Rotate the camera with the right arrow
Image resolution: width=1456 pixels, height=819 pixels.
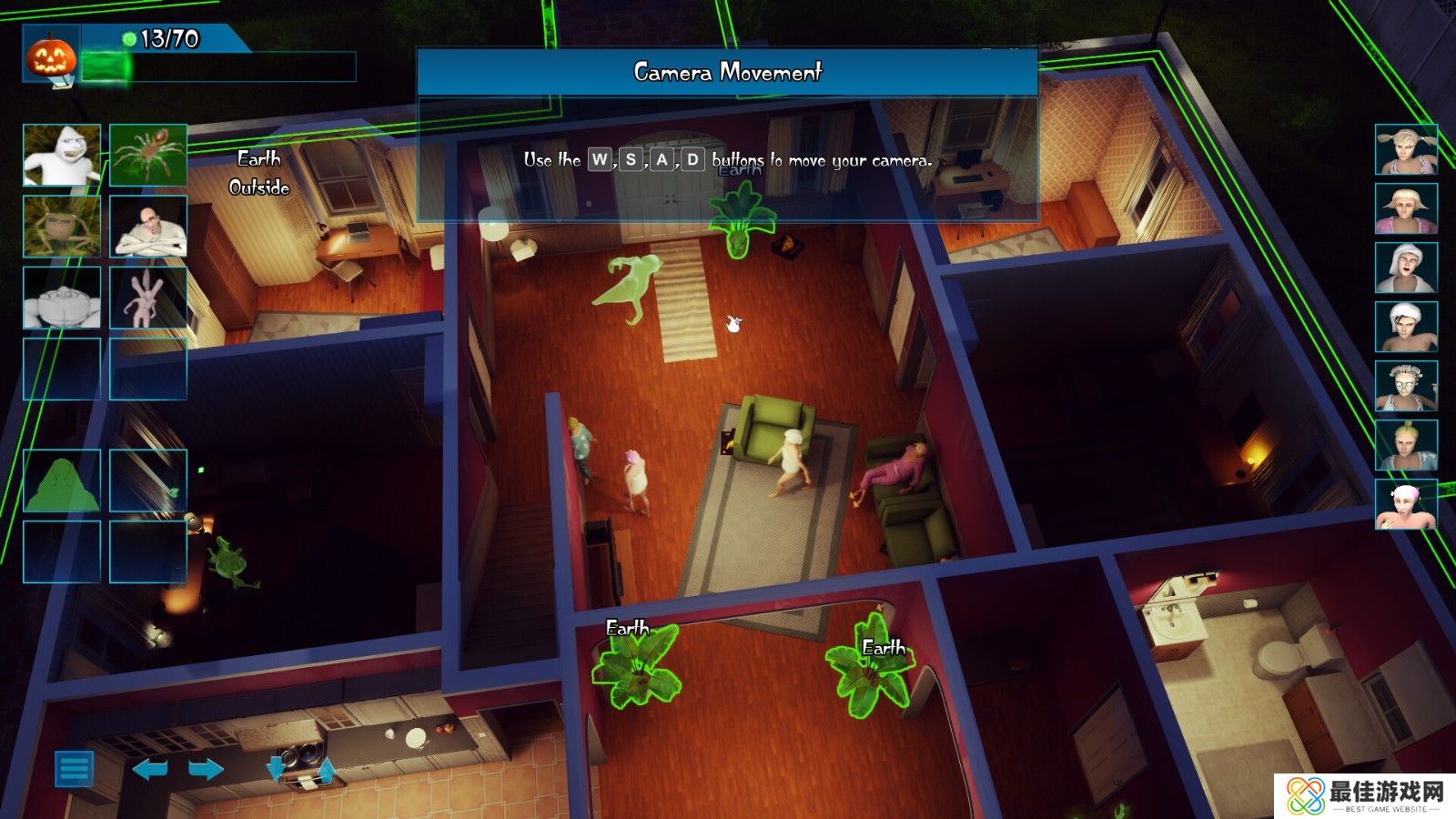click(x=206, y=770)
